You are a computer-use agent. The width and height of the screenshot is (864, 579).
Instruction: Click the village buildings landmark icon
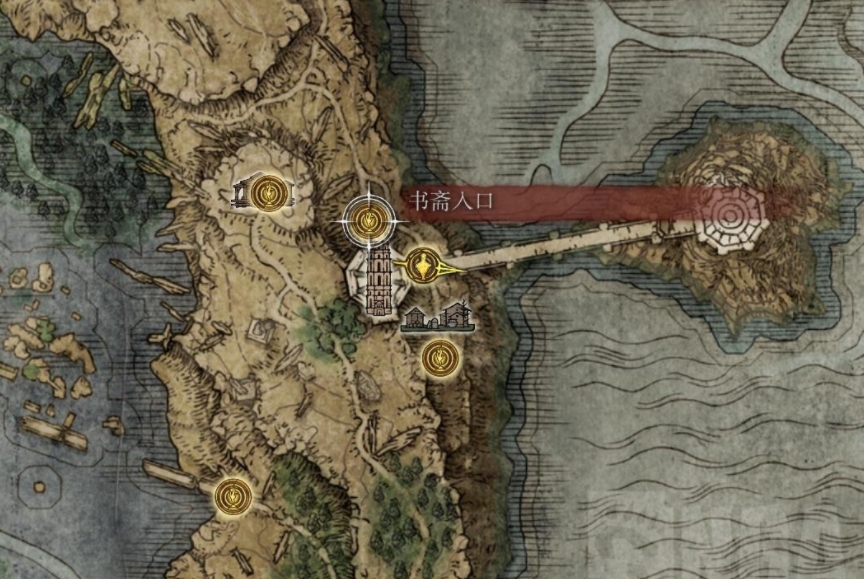438,317
